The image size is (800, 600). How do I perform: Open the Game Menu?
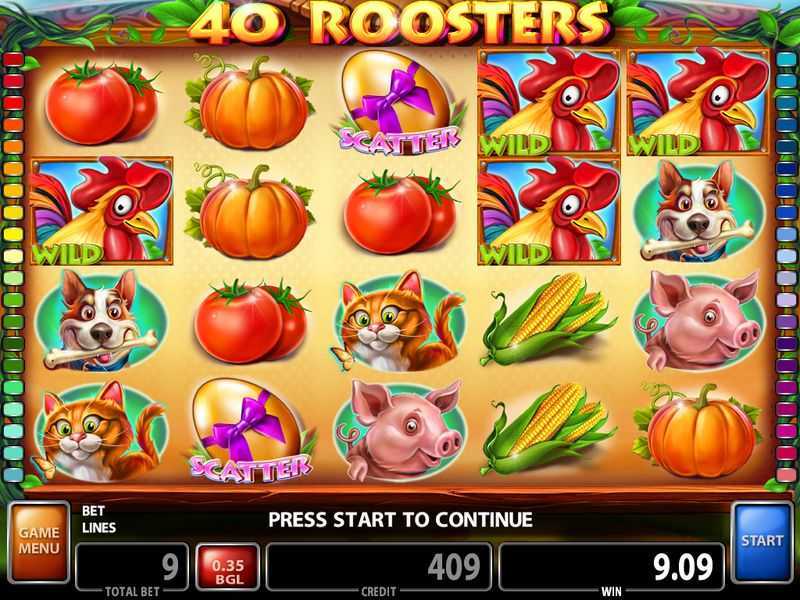[x=39, y=542]
